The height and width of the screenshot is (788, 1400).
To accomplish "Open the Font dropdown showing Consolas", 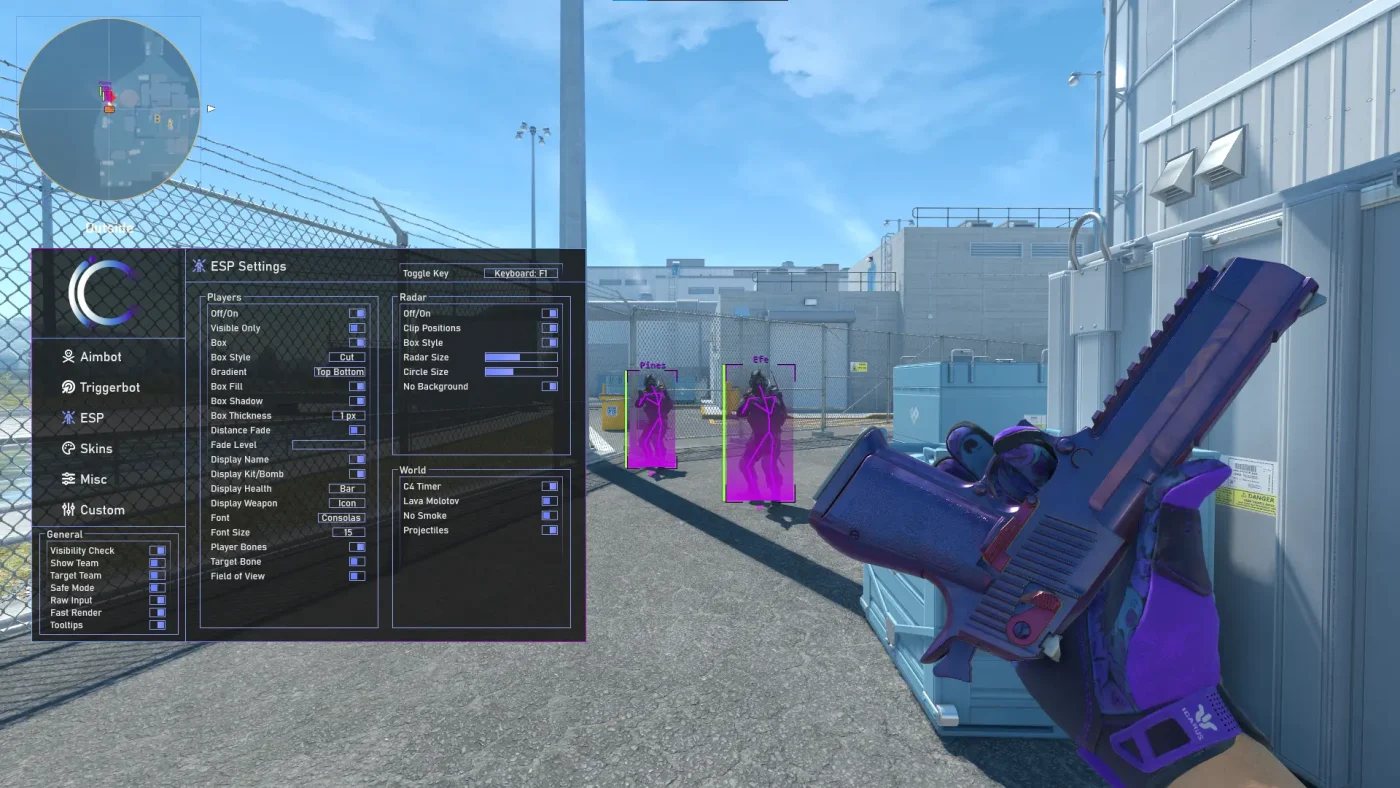I will click(343, 517).
